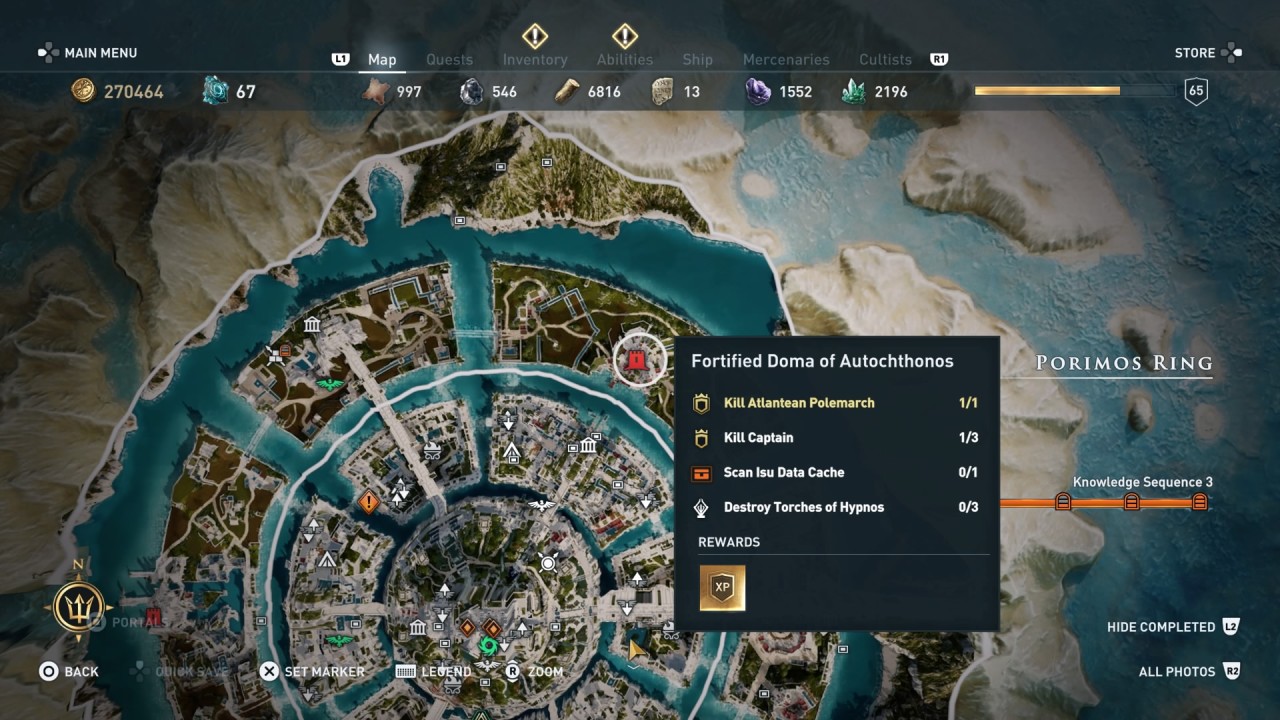1280x720 pixels.
Task: Switch to the Quests tab
Action: pyautogui.click(x=449, y=60)
